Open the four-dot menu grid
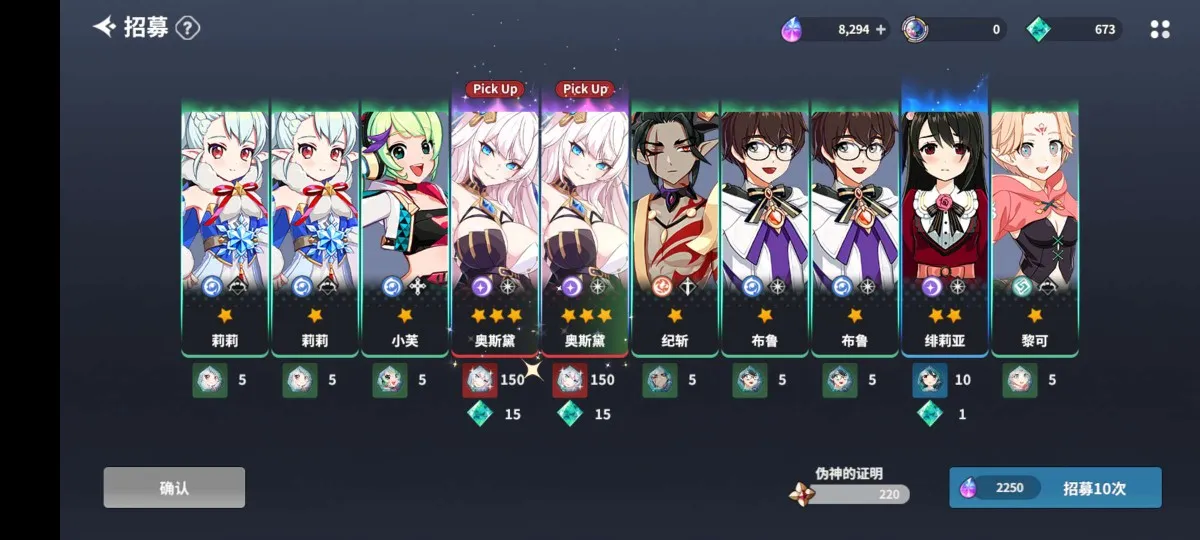 (x=1160, y=30)
